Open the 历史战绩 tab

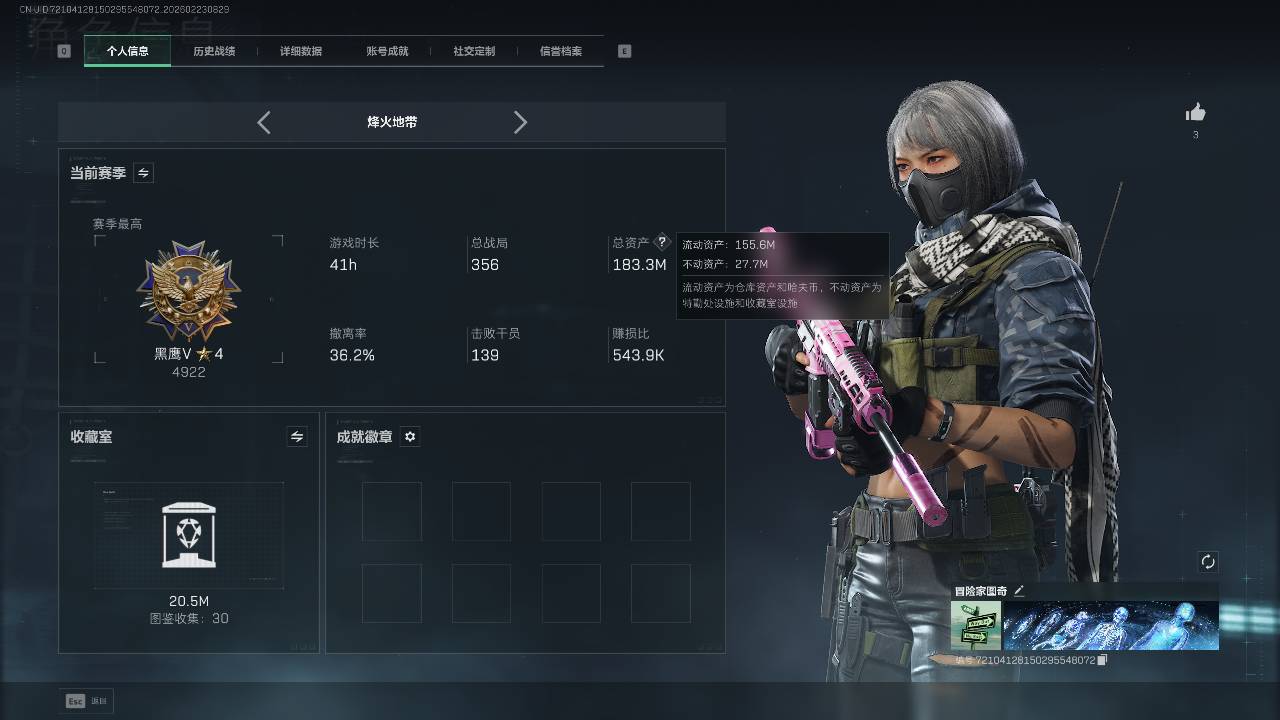point(214,51)
